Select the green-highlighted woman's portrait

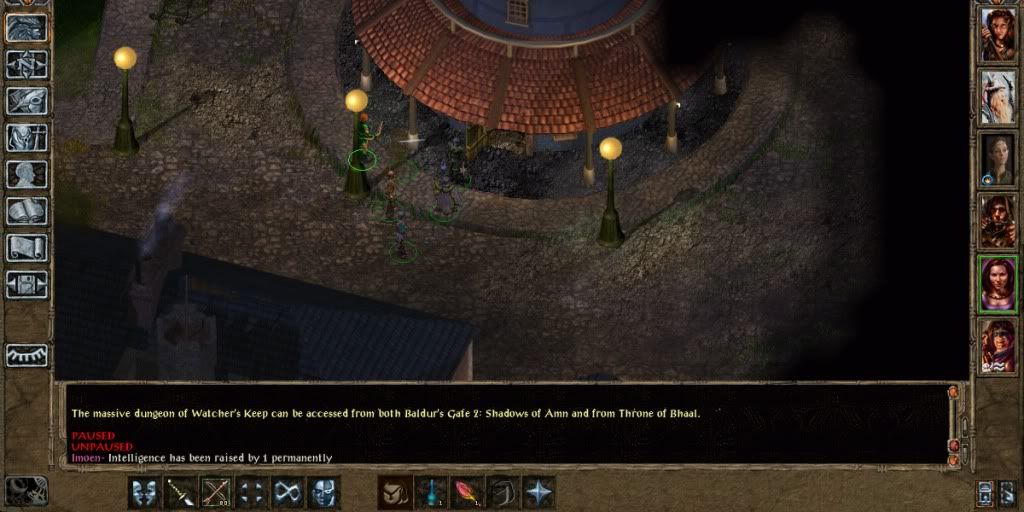(997, 284)
